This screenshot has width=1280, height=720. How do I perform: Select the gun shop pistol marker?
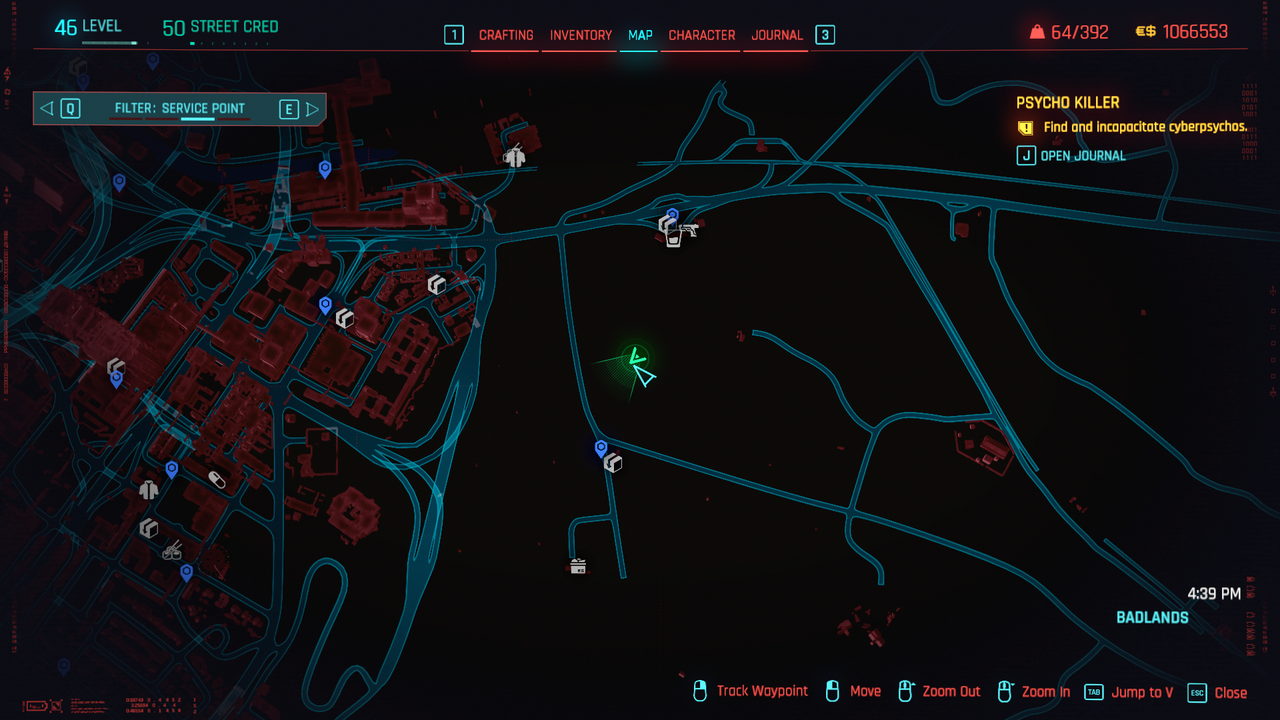pos(688,230)
